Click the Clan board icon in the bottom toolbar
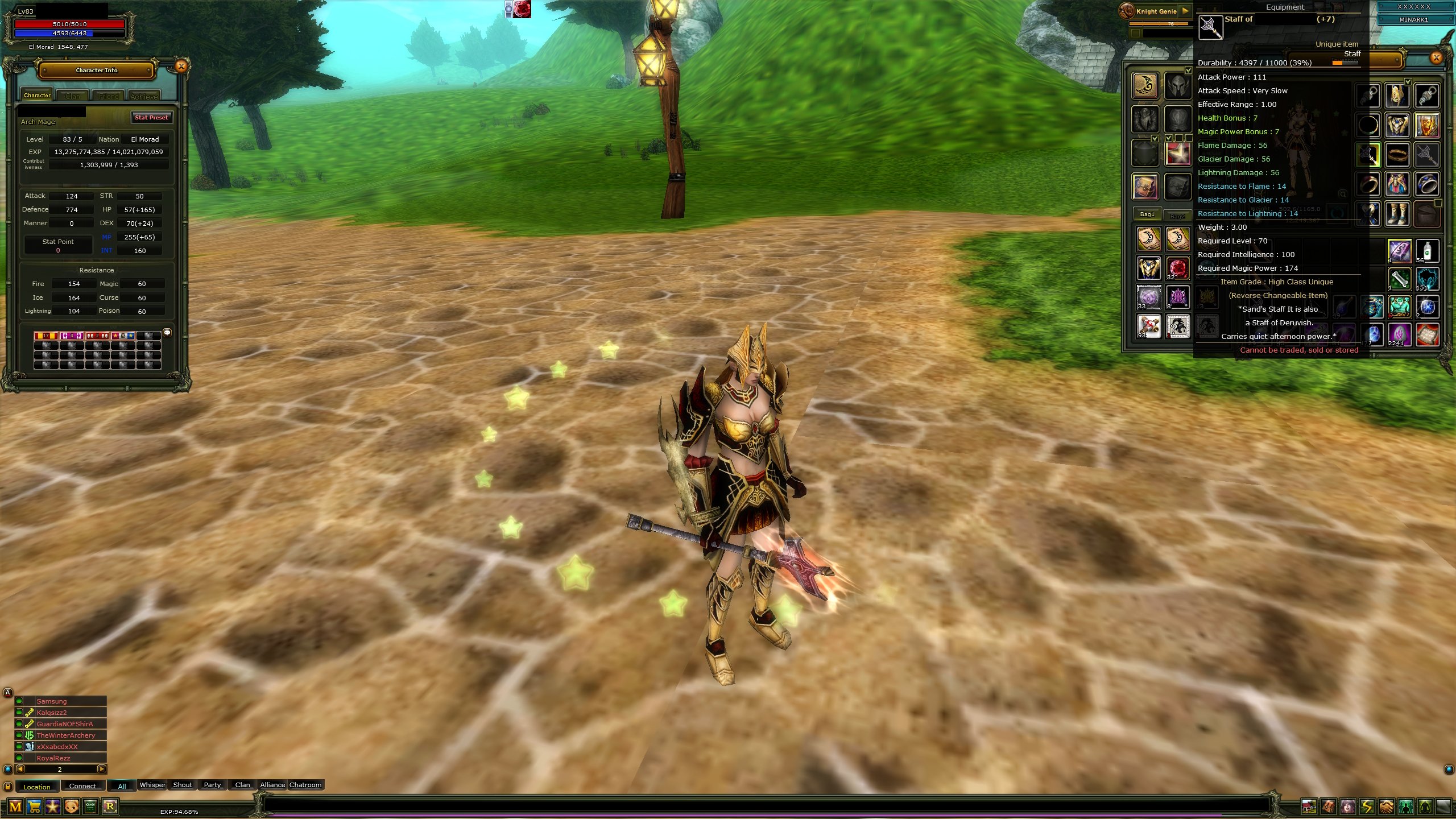The image size is (1456, 819). [x=91, y=806]
